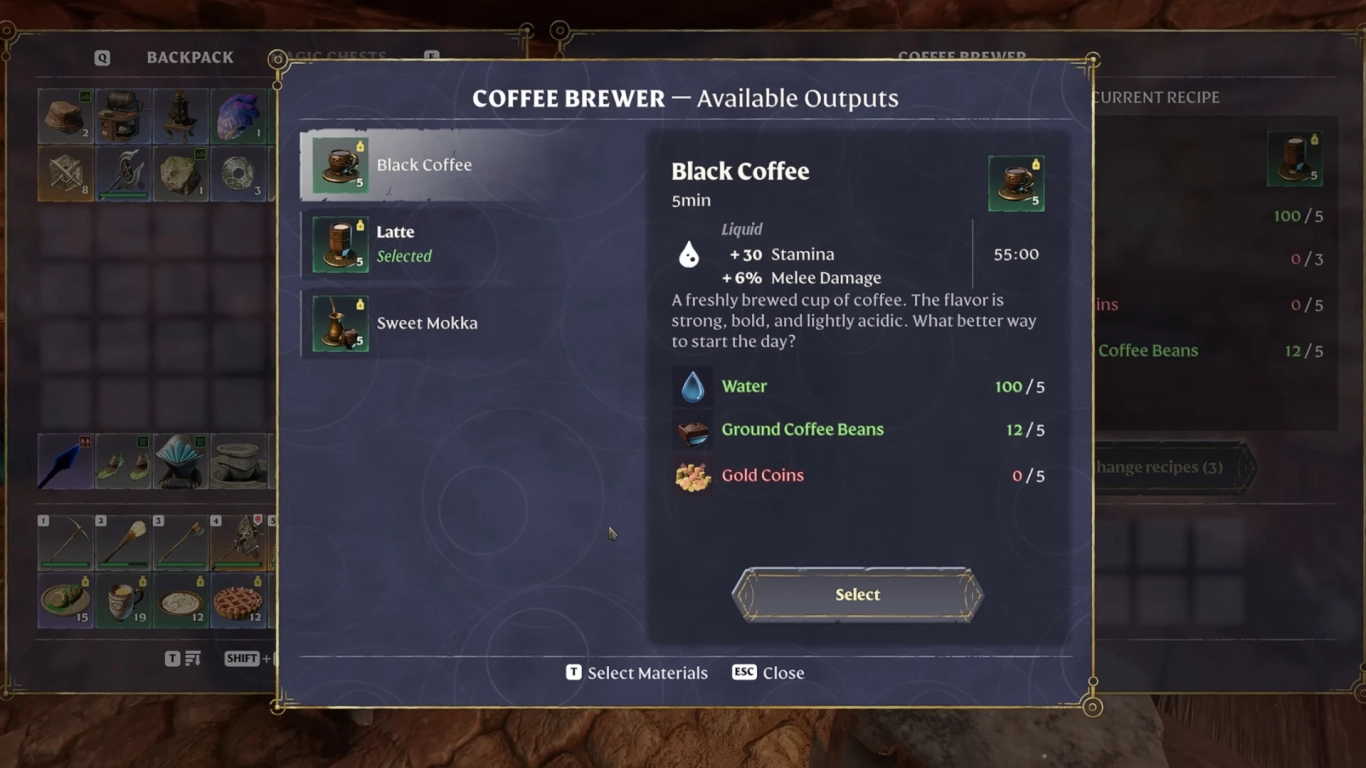Click the Latte barrel icon in output list

(338, 243)
